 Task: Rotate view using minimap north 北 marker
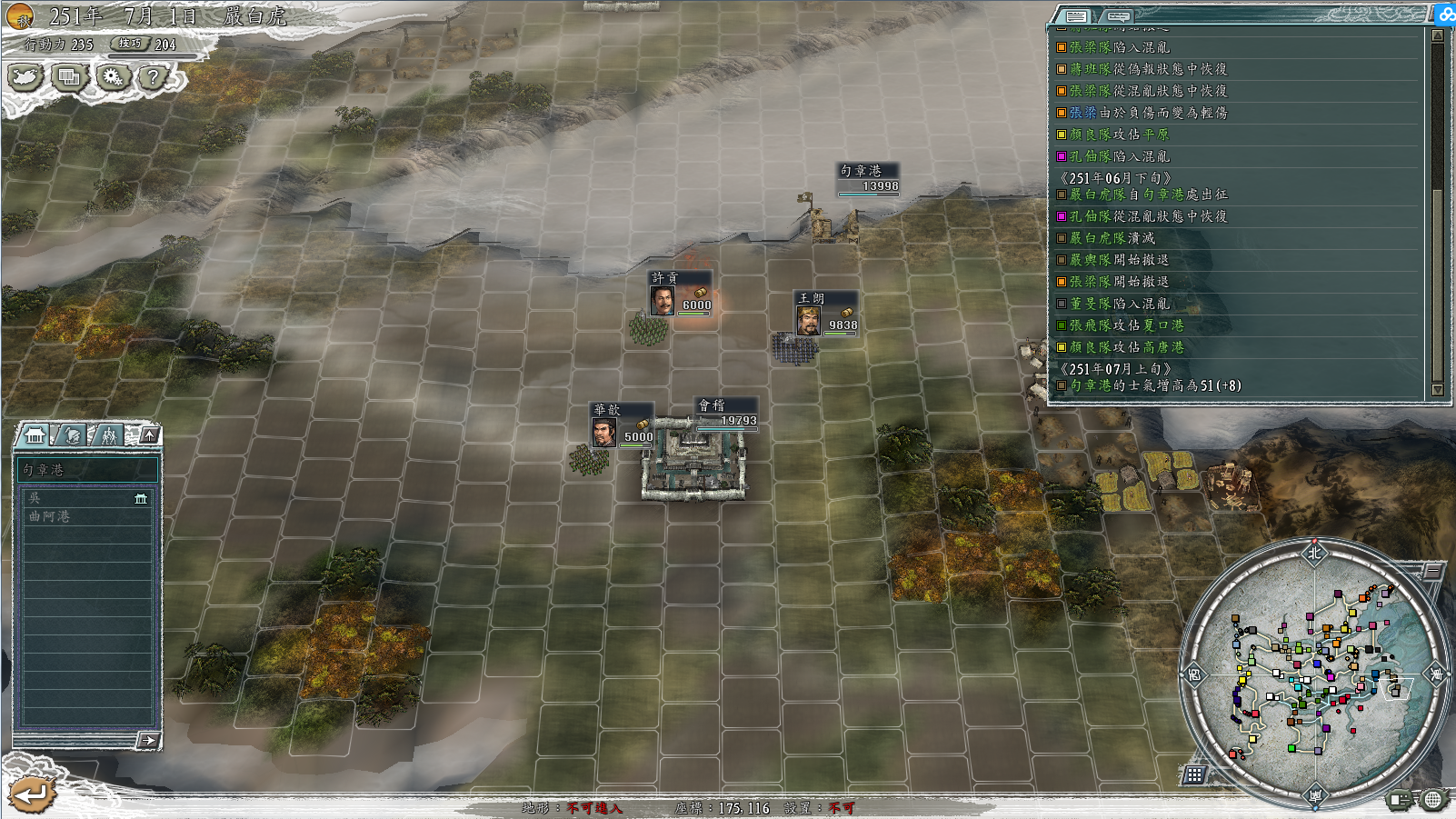[x=1314, y=553]
